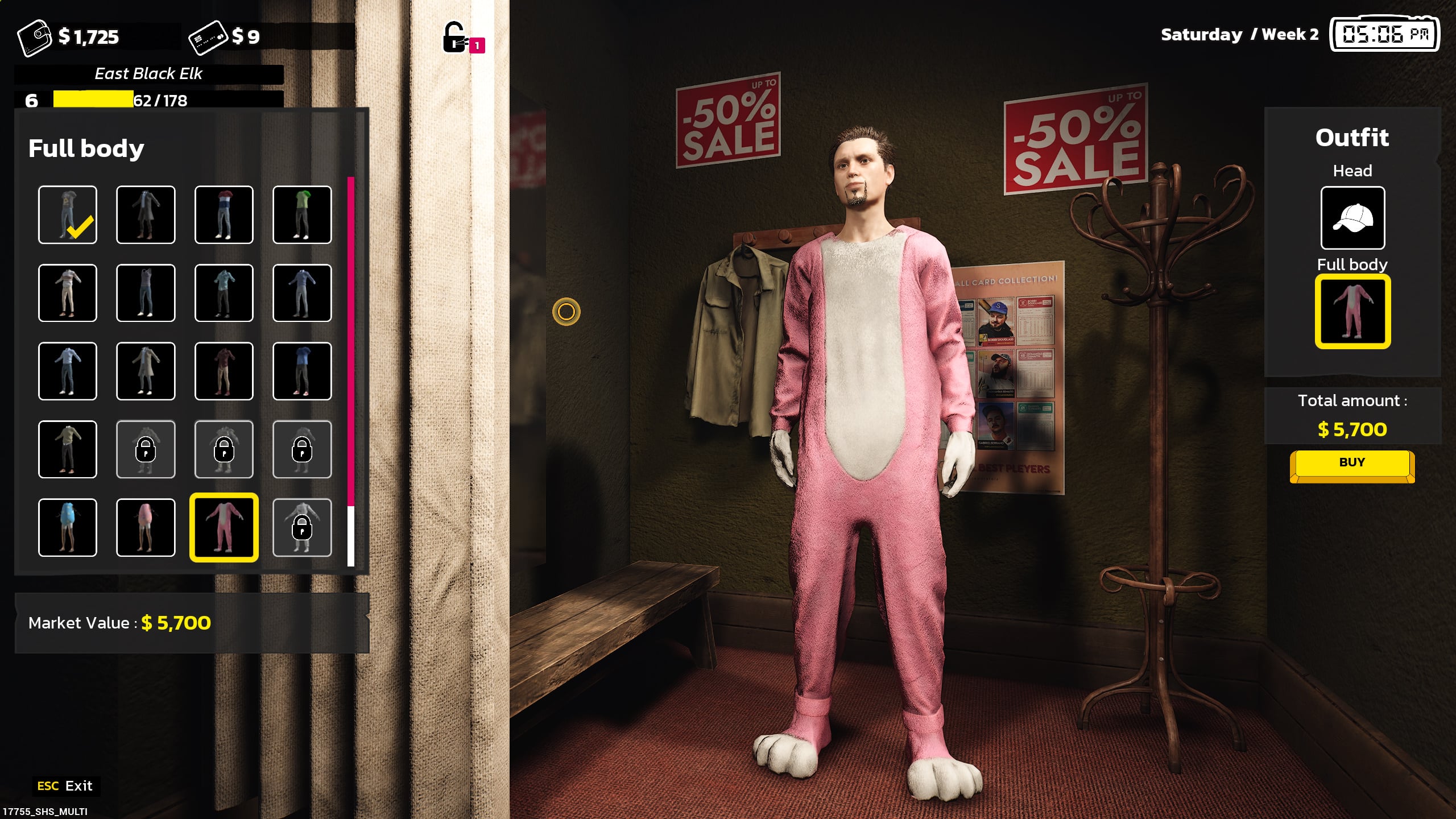This screenshot has width=1456, height=819.
Task: Choose the currently owned outfit with the yellow checkmark
Action: pyautogui.click(x=68, y=215)
